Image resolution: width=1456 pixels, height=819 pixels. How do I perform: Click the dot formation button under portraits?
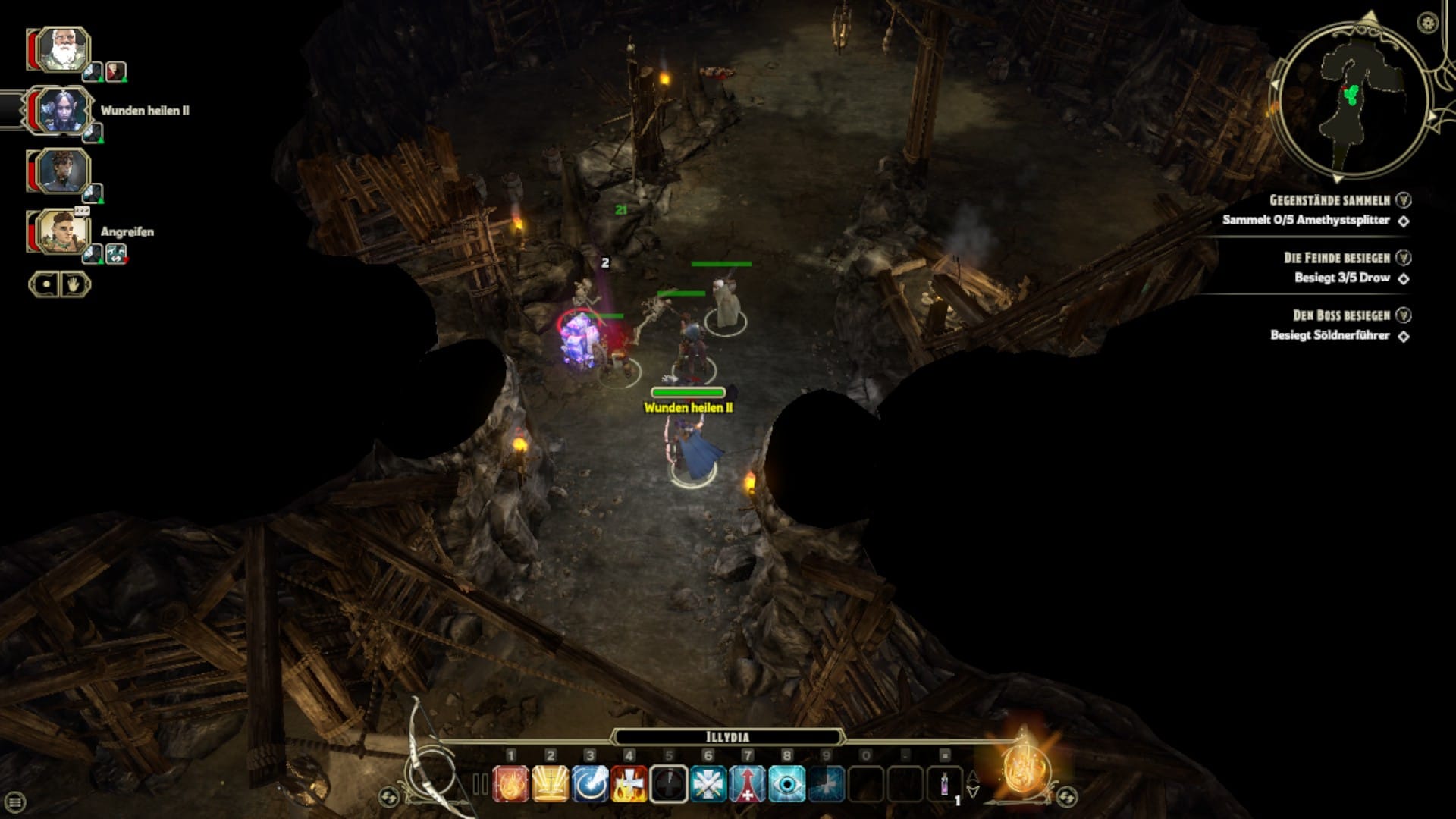point(45,285)
